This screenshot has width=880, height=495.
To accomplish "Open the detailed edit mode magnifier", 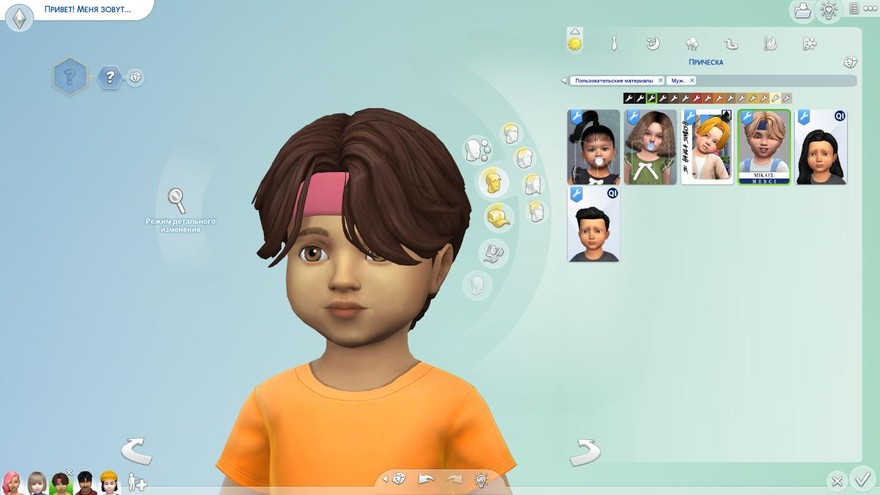I will click(177, 200).
